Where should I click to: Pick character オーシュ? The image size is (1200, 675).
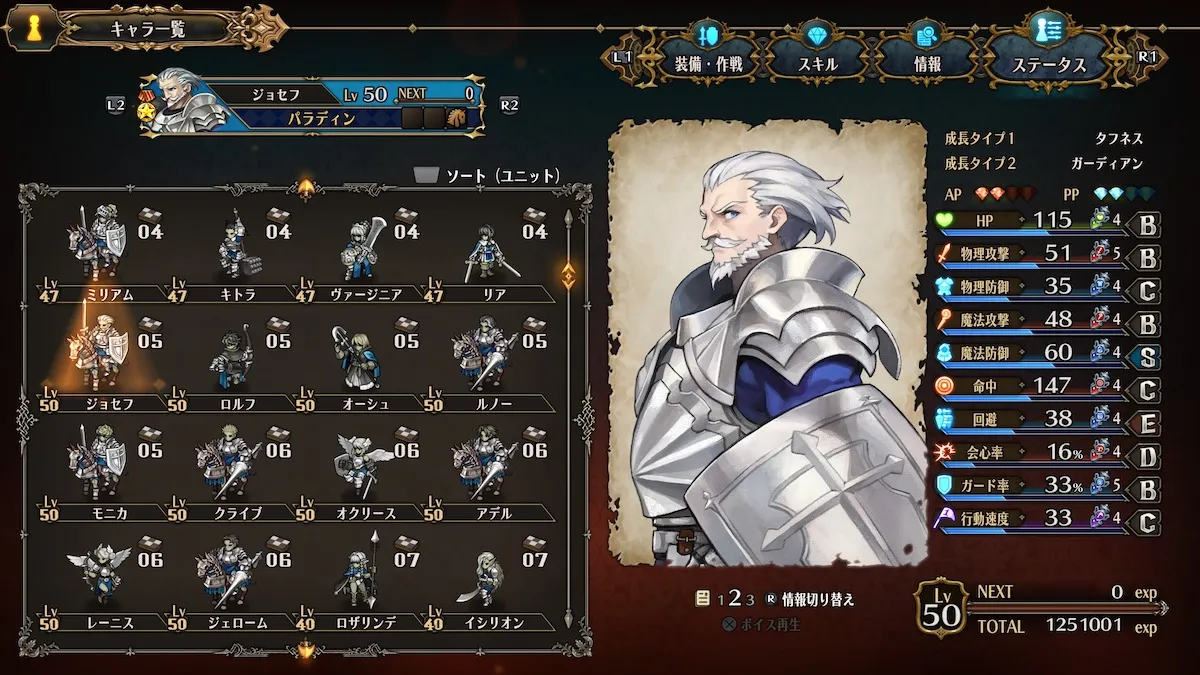362,360
